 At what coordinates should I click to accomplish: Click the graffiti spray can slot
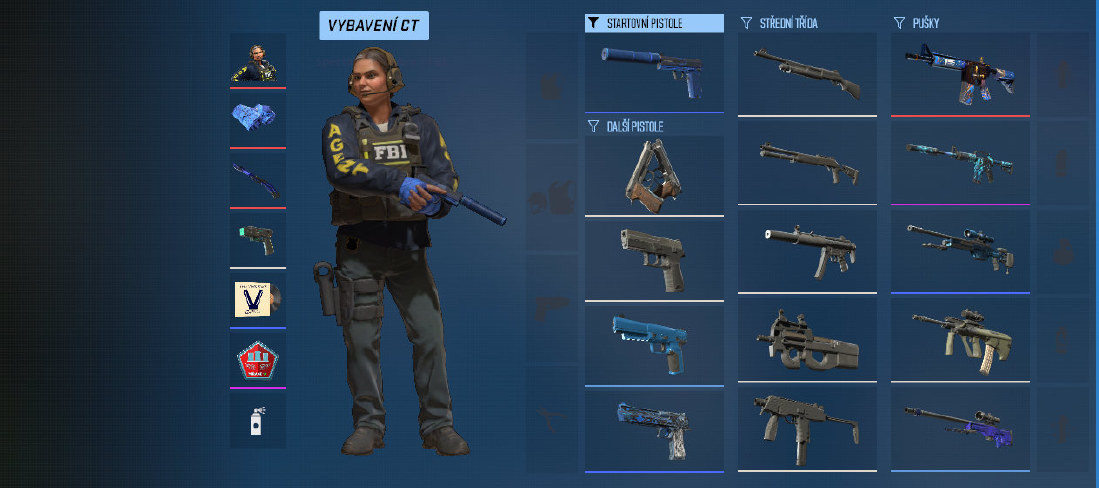(x=258, y=420)
